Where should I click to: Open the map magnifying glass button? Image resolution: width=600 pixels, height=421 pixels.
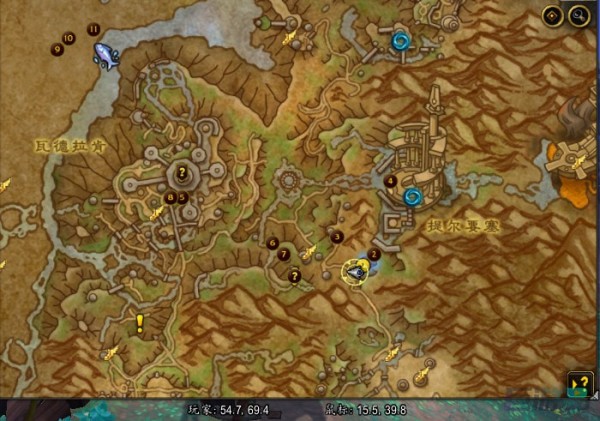click(578, 15)
